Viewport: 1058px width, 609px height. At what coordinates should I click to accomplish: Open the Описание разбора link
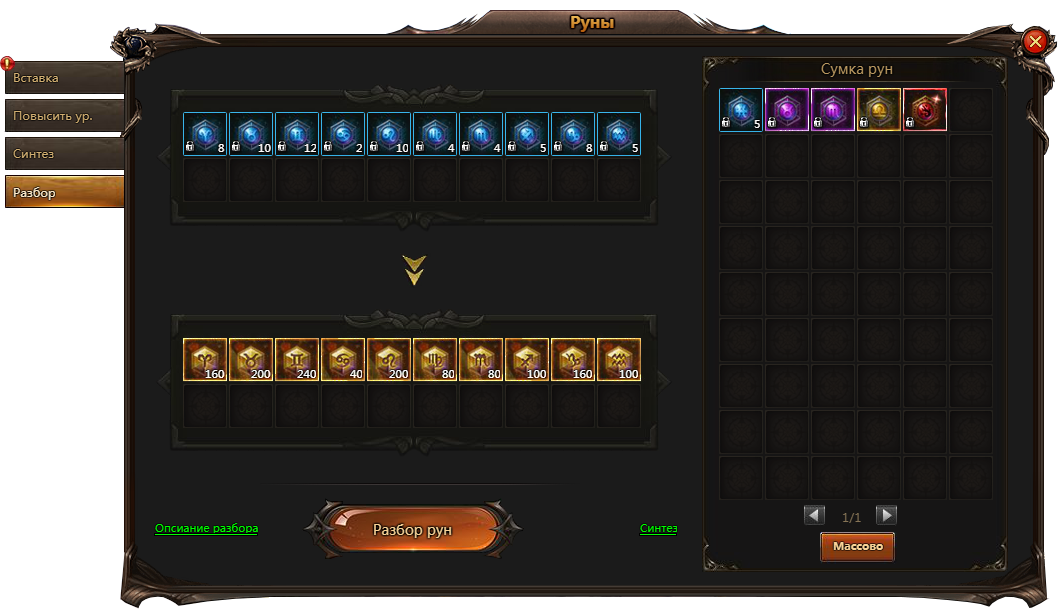(x=206, y=528)
